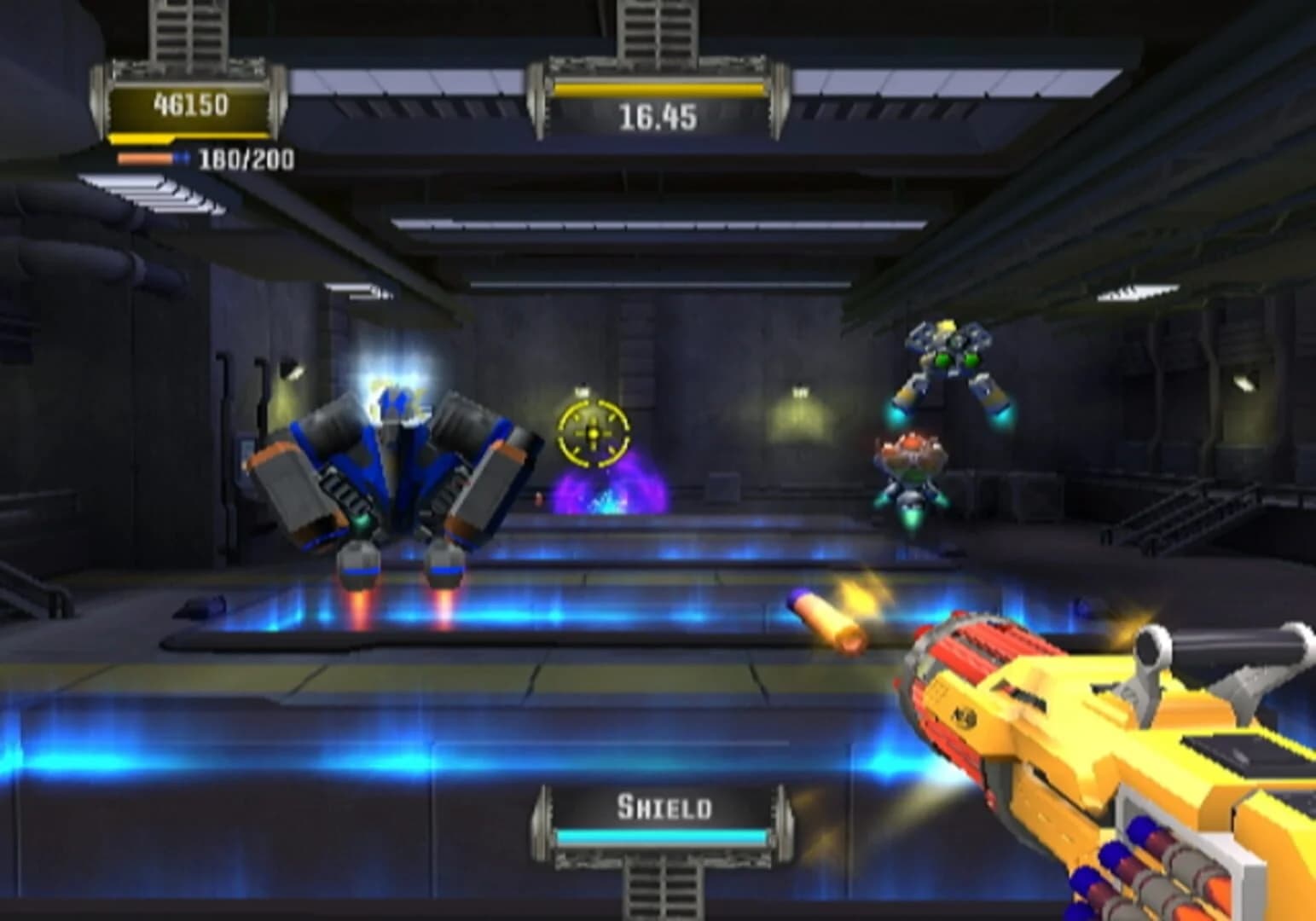Select the blue dart count indicator icon

point(182,158)
